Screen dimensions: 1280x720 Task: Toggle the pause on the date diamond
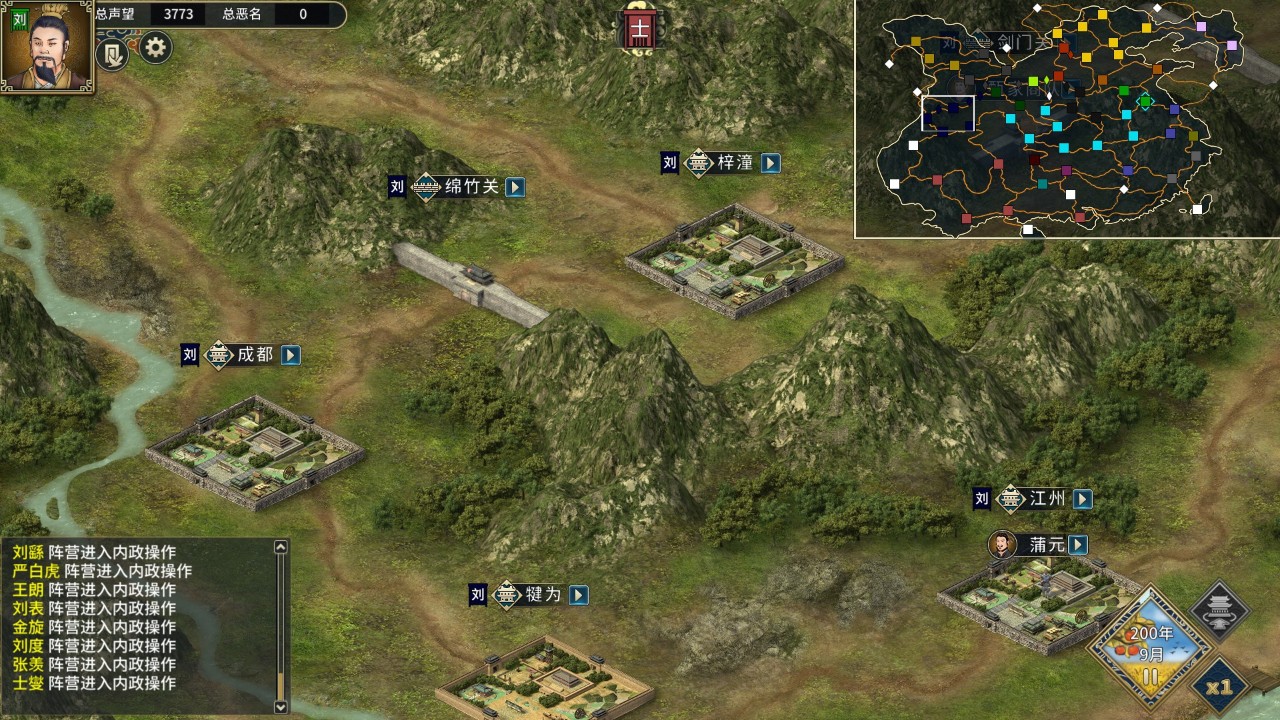point(1150,677)
